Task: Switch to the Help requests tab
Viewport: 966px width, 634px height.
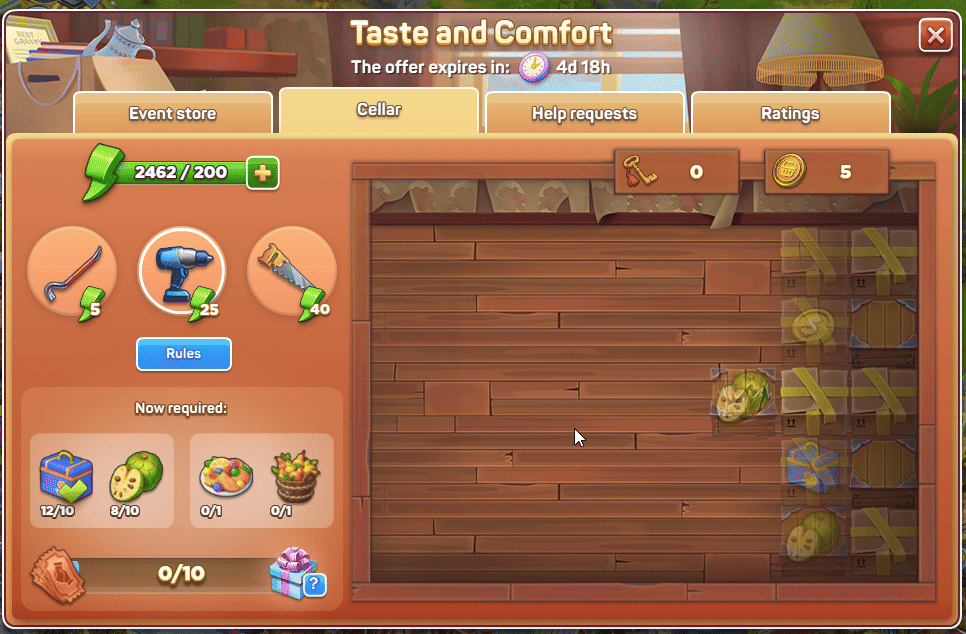Action: [584, 113]
